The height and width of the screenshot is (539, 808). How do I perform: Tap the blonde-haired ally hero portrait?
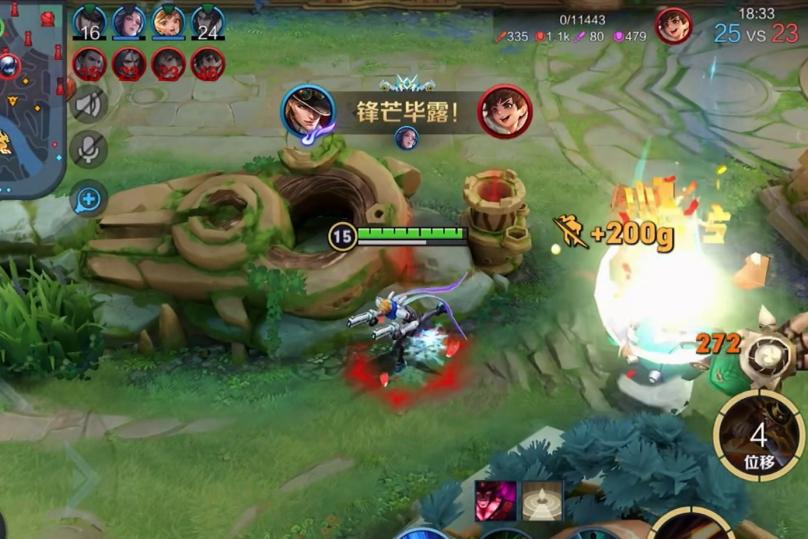(x=168, y=23)
